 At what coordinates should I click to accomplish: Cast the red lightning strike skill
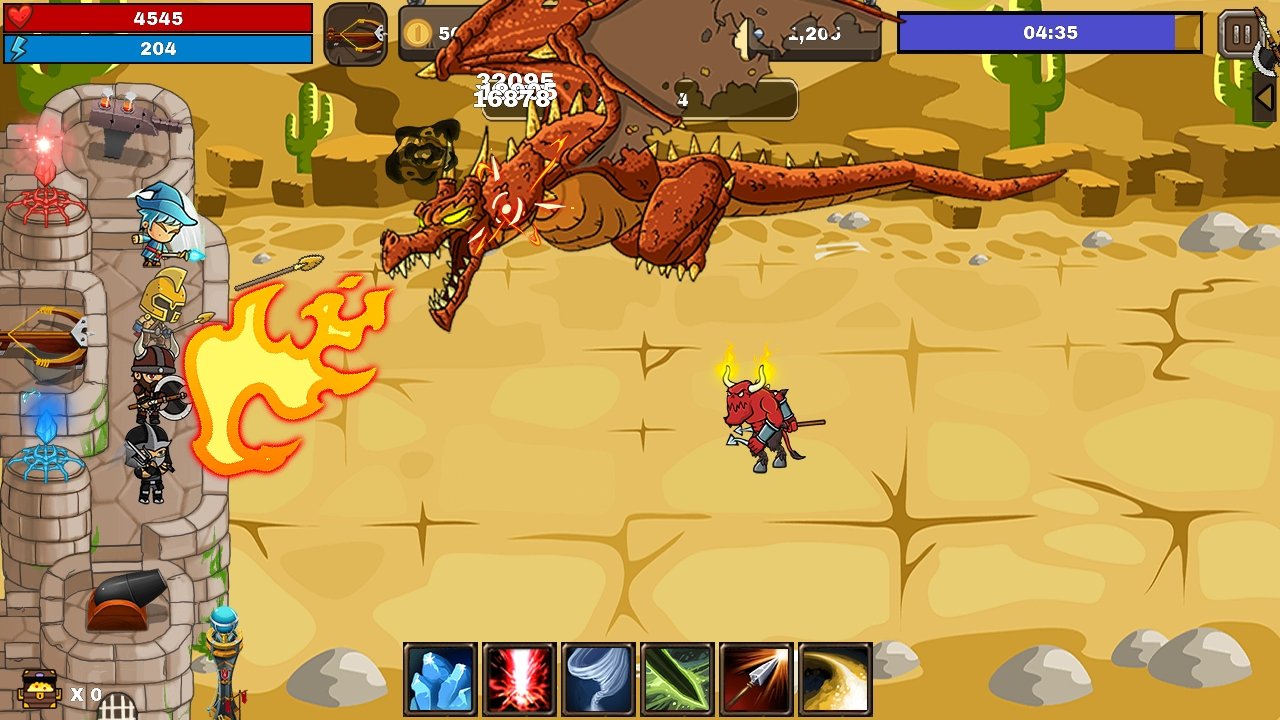click(x=519, y=679)
